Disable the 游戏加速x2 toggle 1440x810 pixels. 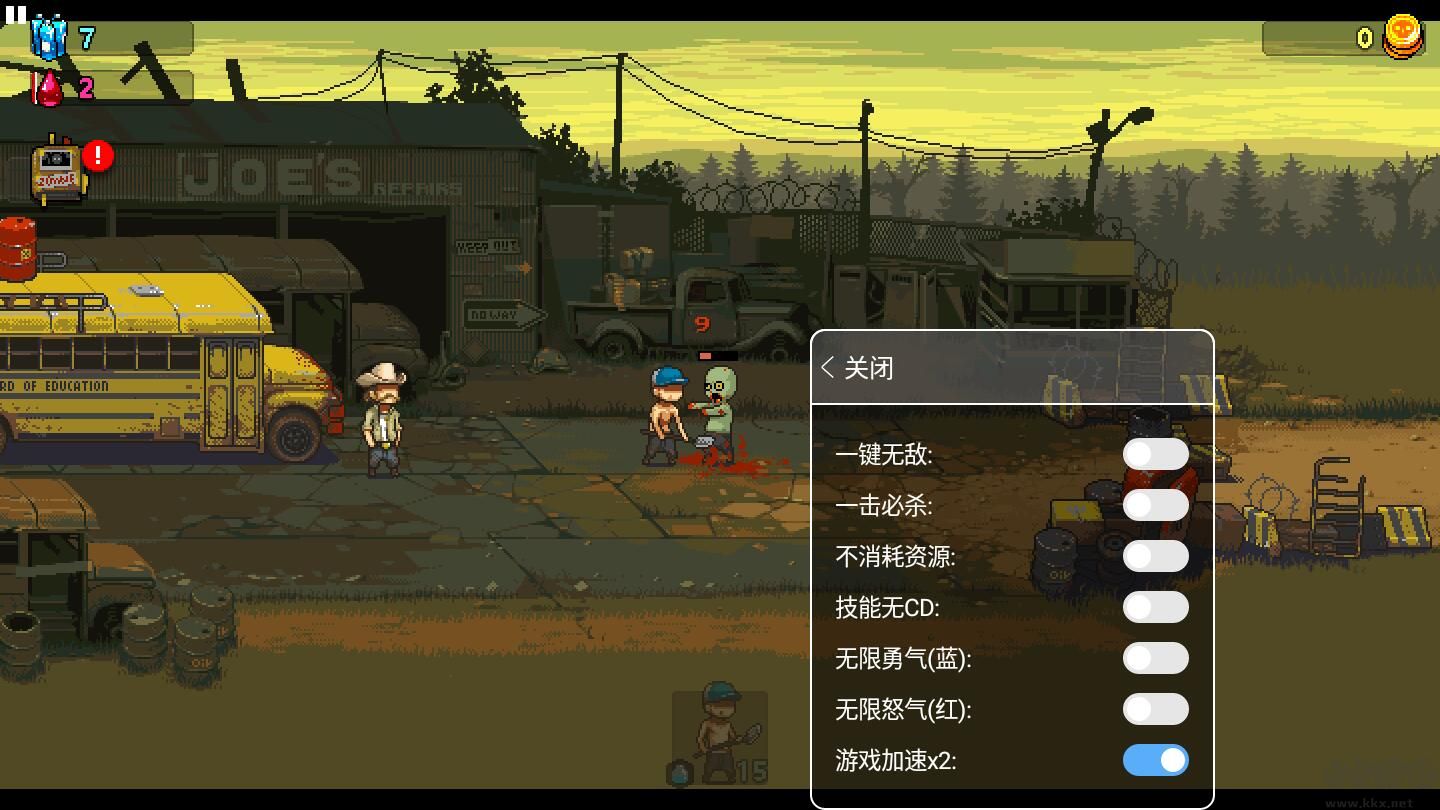pyautogui.click(x=1155, y=760)
